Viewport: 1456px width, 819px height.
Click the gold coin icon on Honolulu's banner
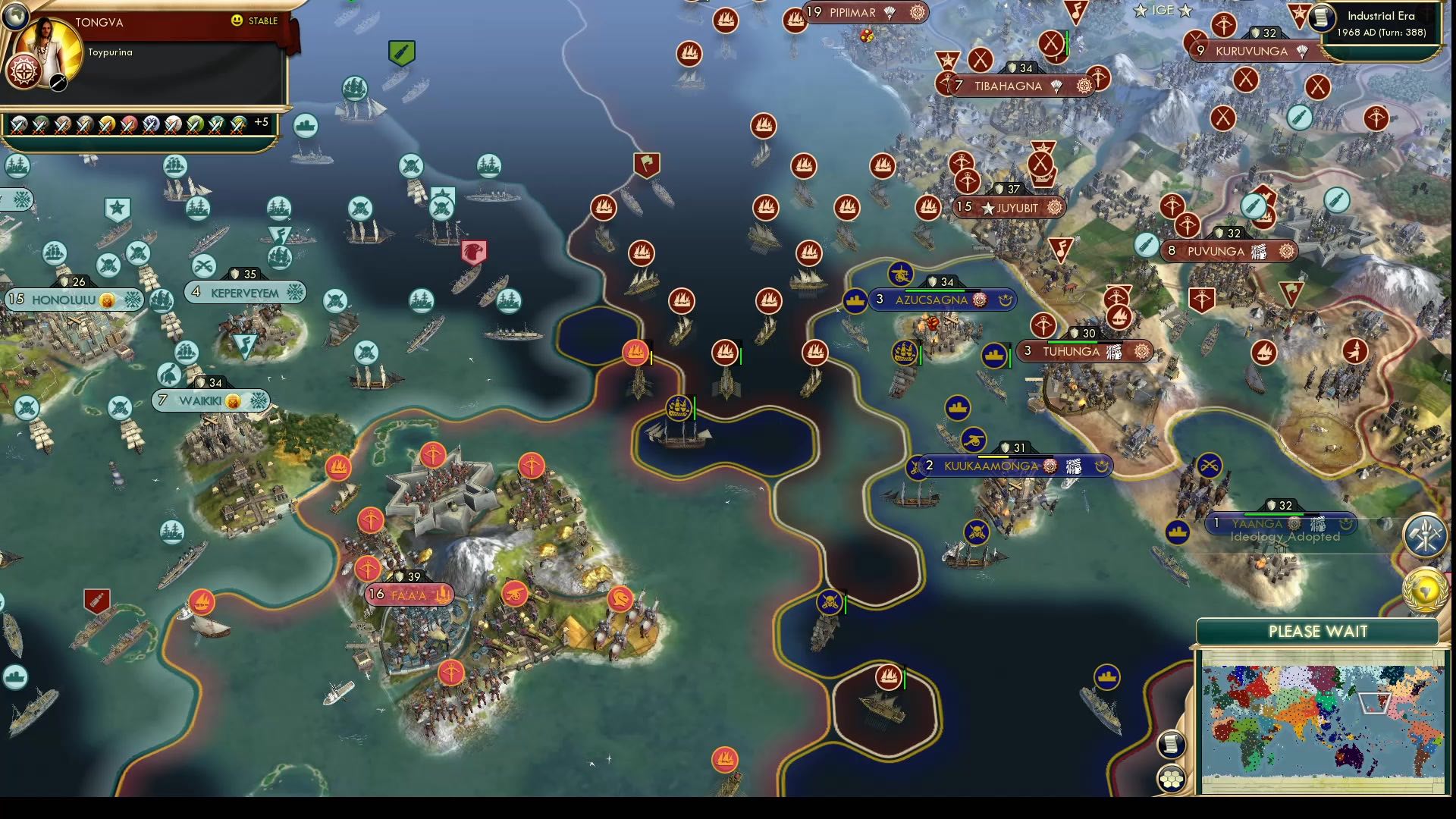(x=108, y=300)
